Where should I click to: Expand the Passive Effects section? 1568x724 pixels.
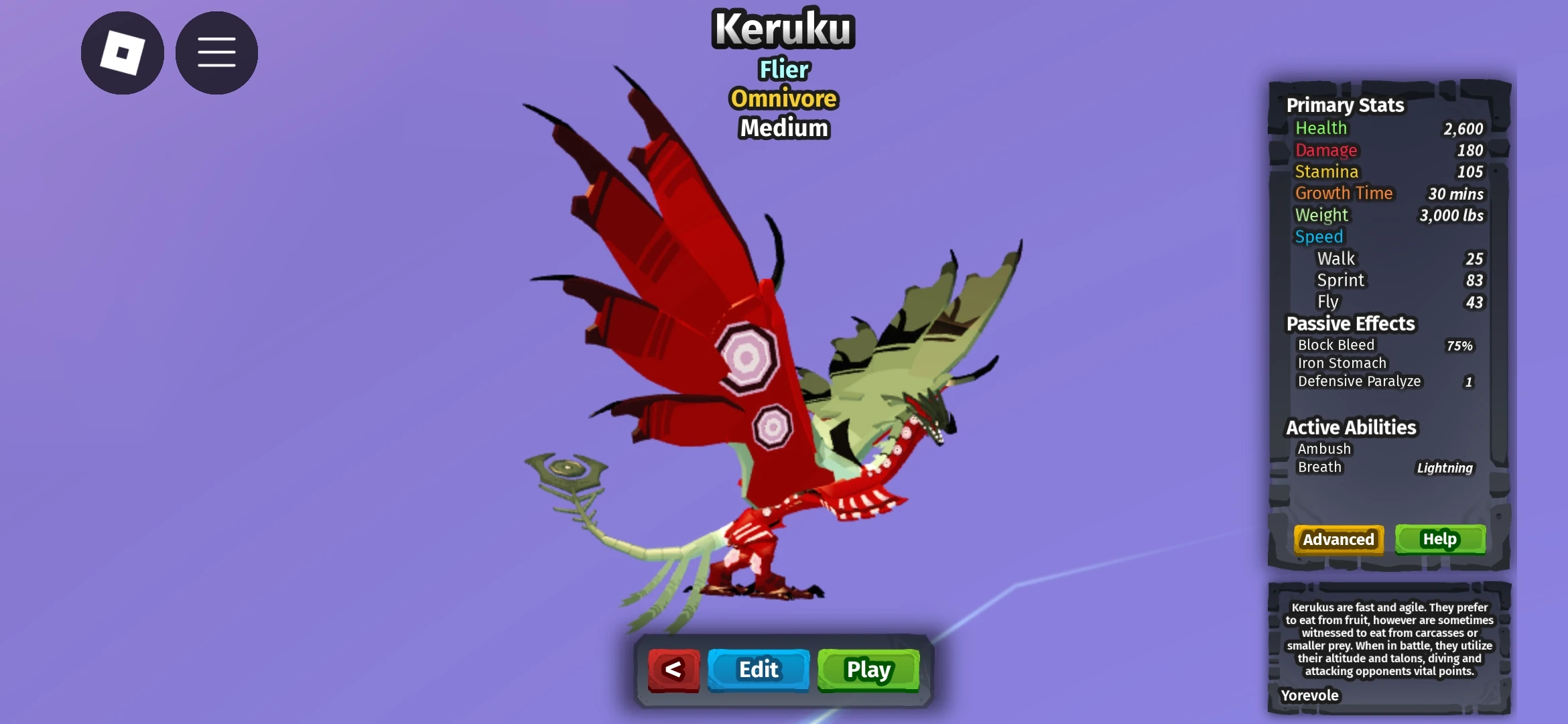coord(1352,324)
